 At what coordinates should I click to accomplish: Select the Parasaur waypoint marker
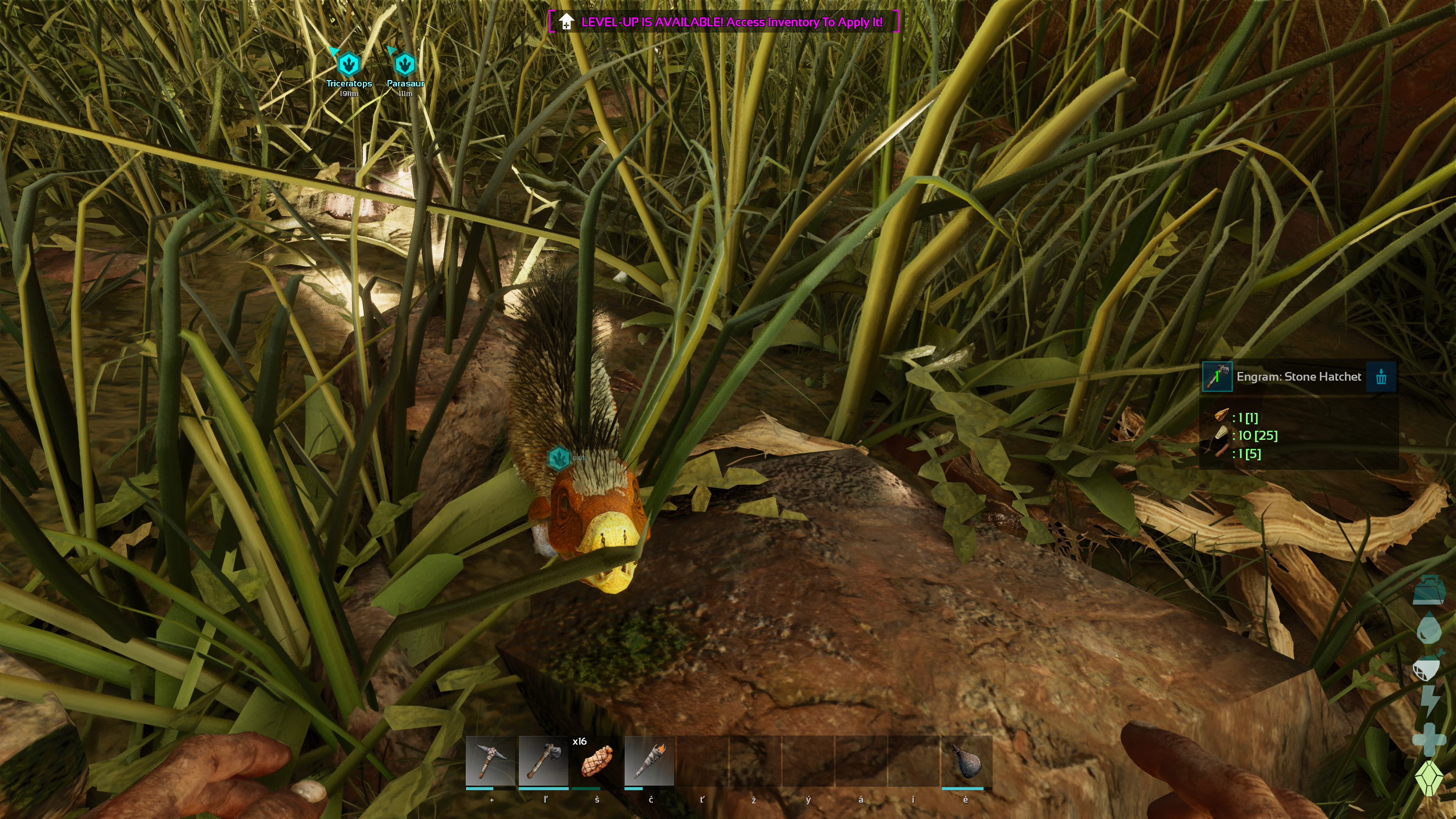point(405,64)
